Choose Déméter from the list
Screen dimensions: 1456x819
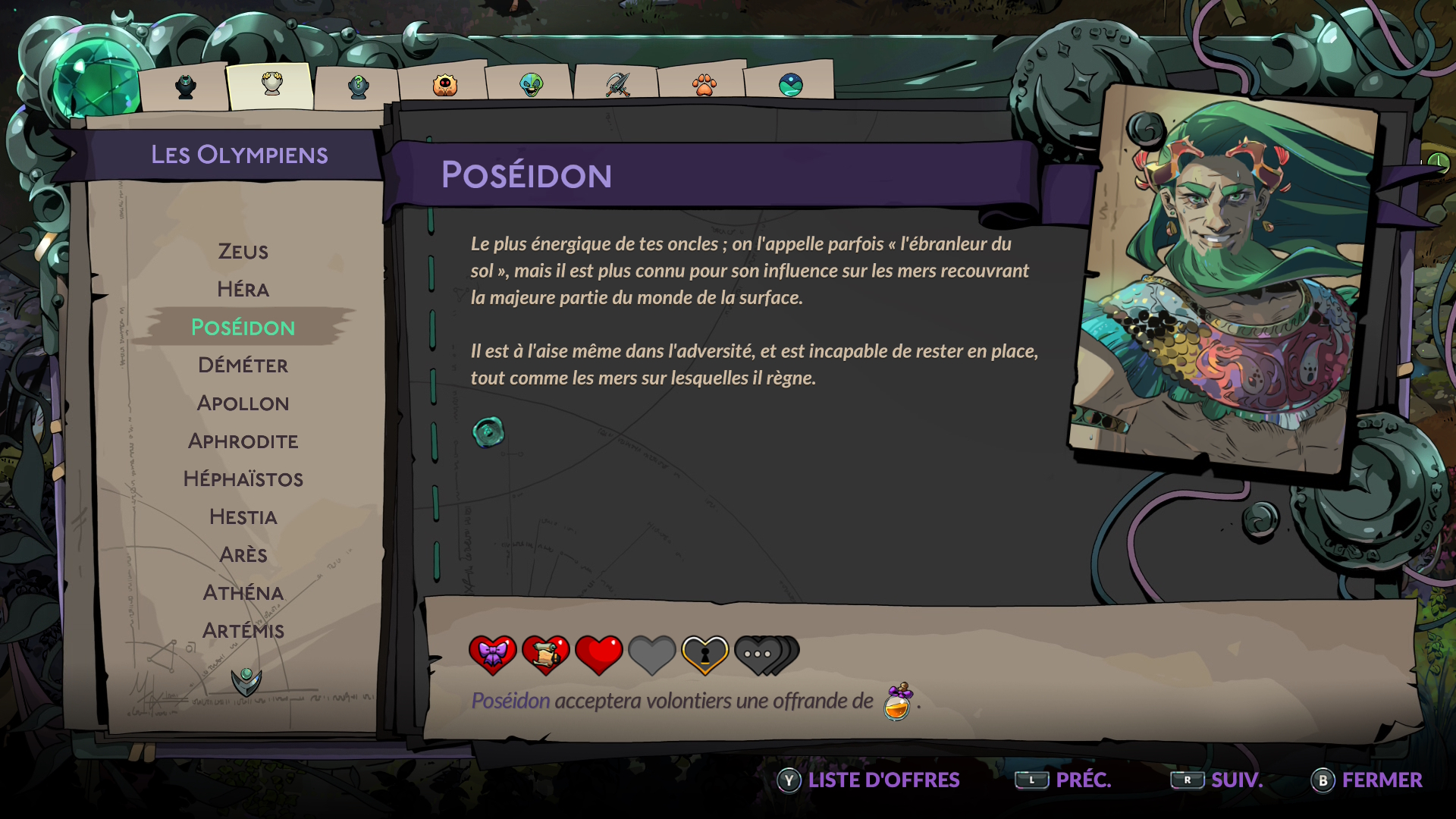coord(243,366)
